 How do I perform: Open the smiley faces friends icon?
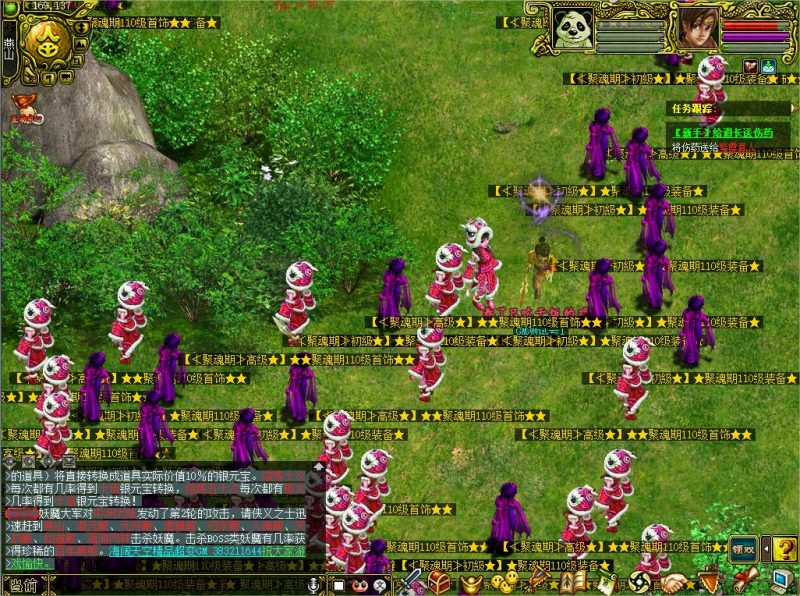[505, 582]
